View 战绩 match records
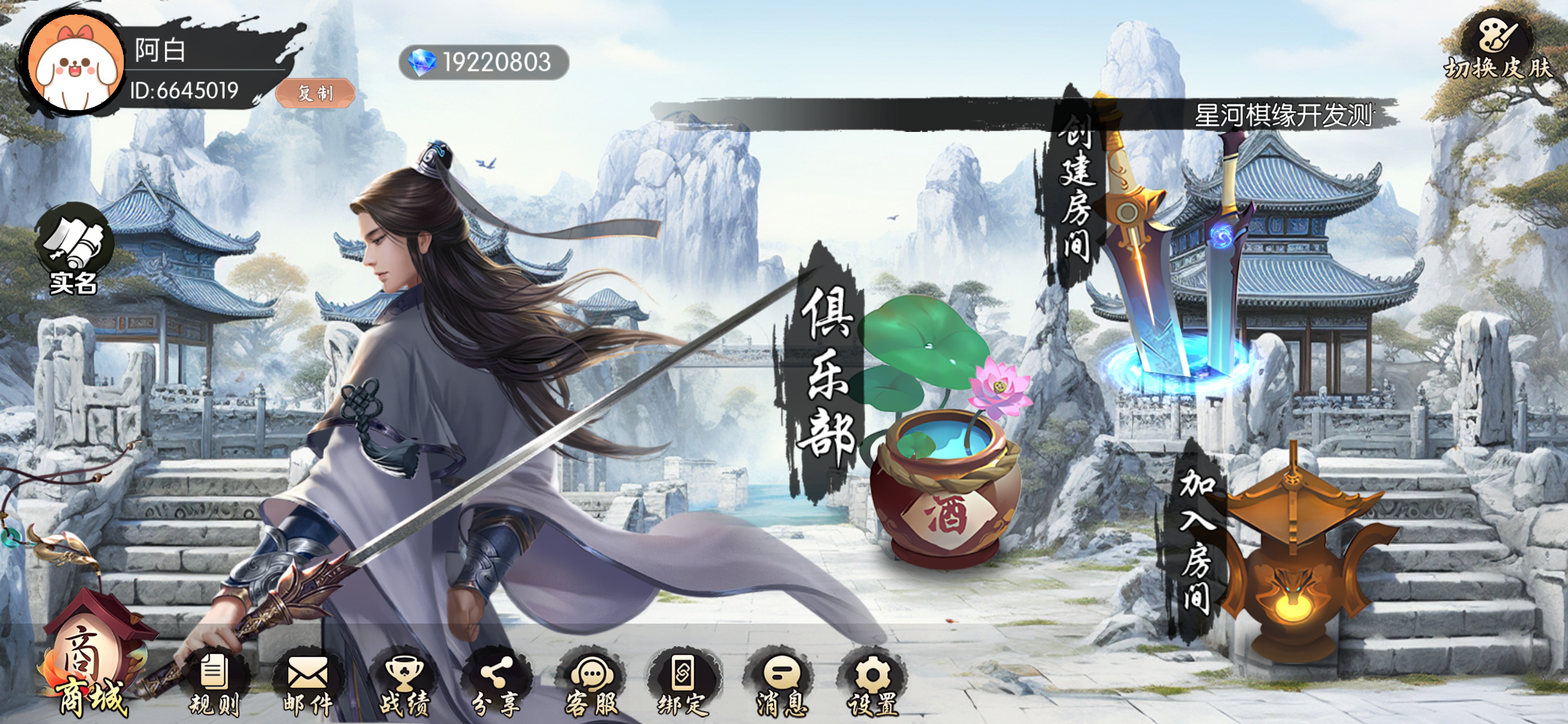The height and width of the screenshot is (724, 1568). coord(404,683)
